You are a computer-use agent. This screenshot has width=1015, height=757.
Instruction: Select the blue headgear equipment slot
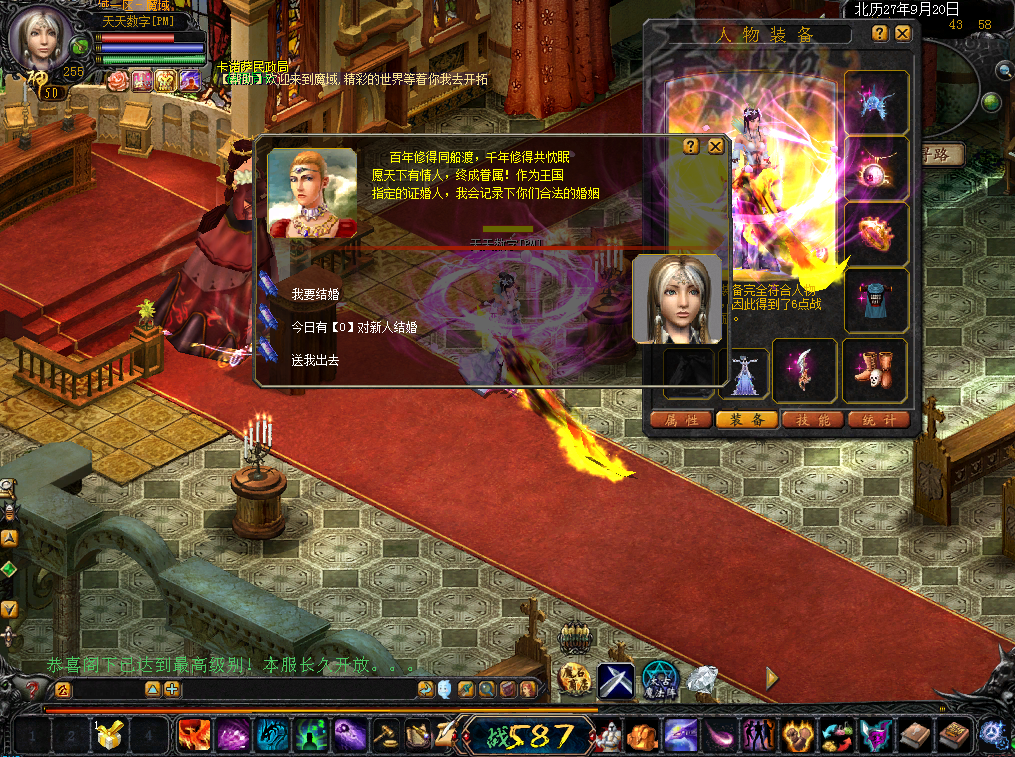pos(876,102)
